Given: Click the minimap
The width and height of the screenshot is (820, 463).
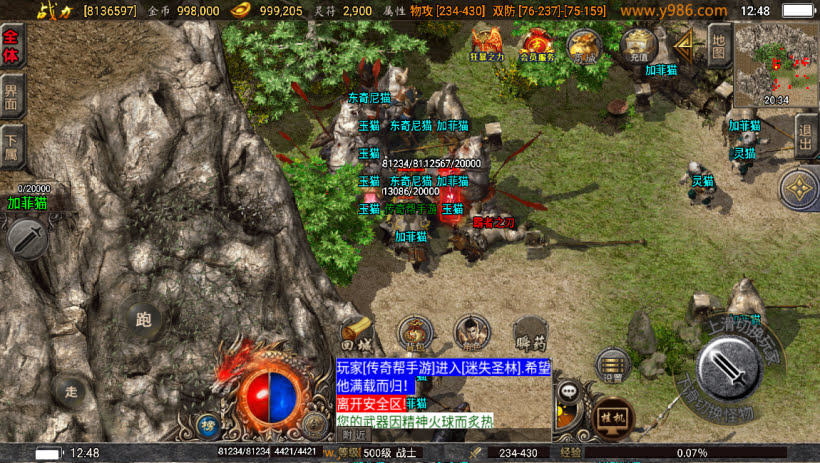Looking at the screenshot, I should tap(776, 62).
